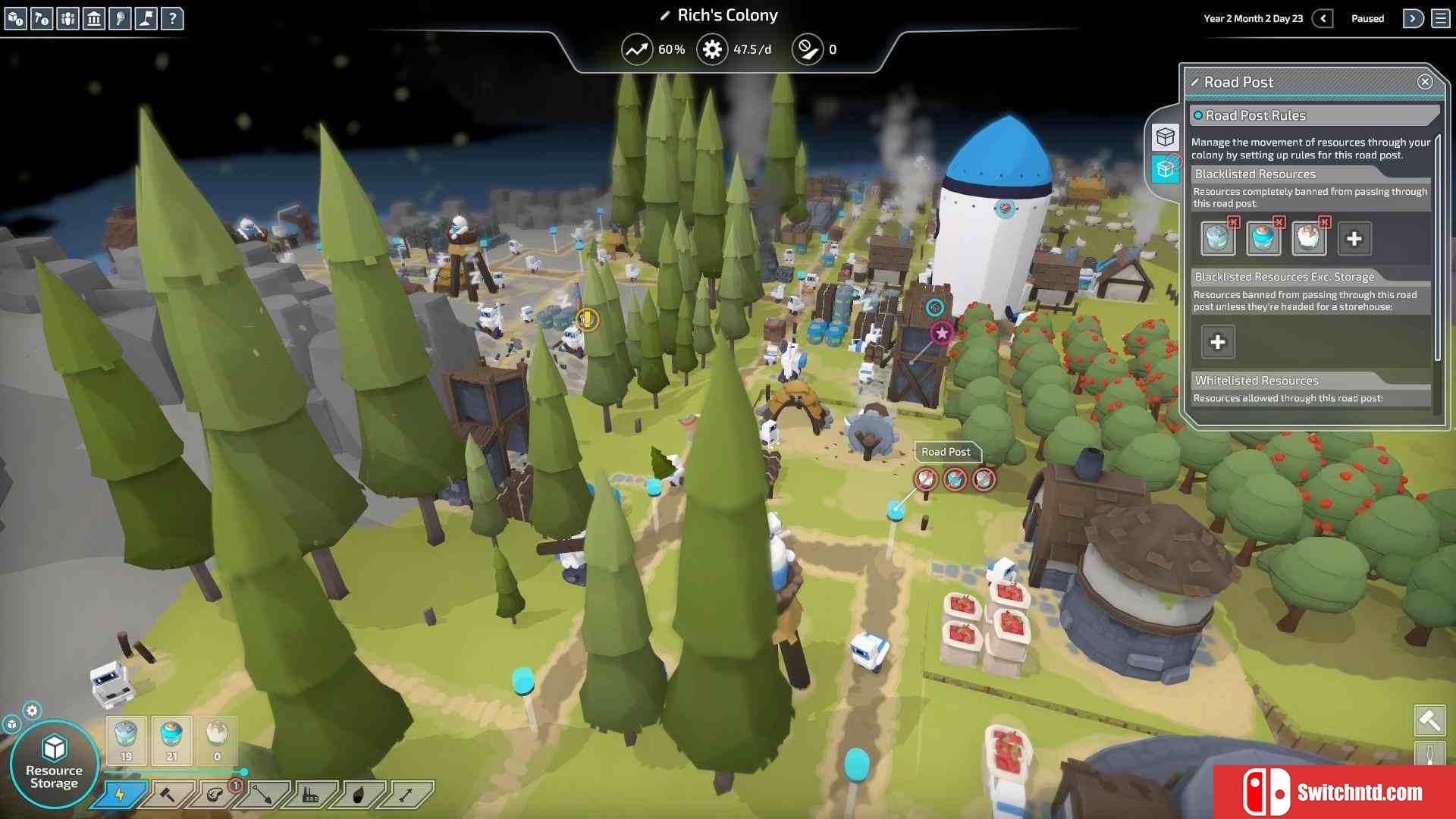Viewport: 1456px width, 819px height.
Task: Open the help question mark button
Action: [172, 18]
